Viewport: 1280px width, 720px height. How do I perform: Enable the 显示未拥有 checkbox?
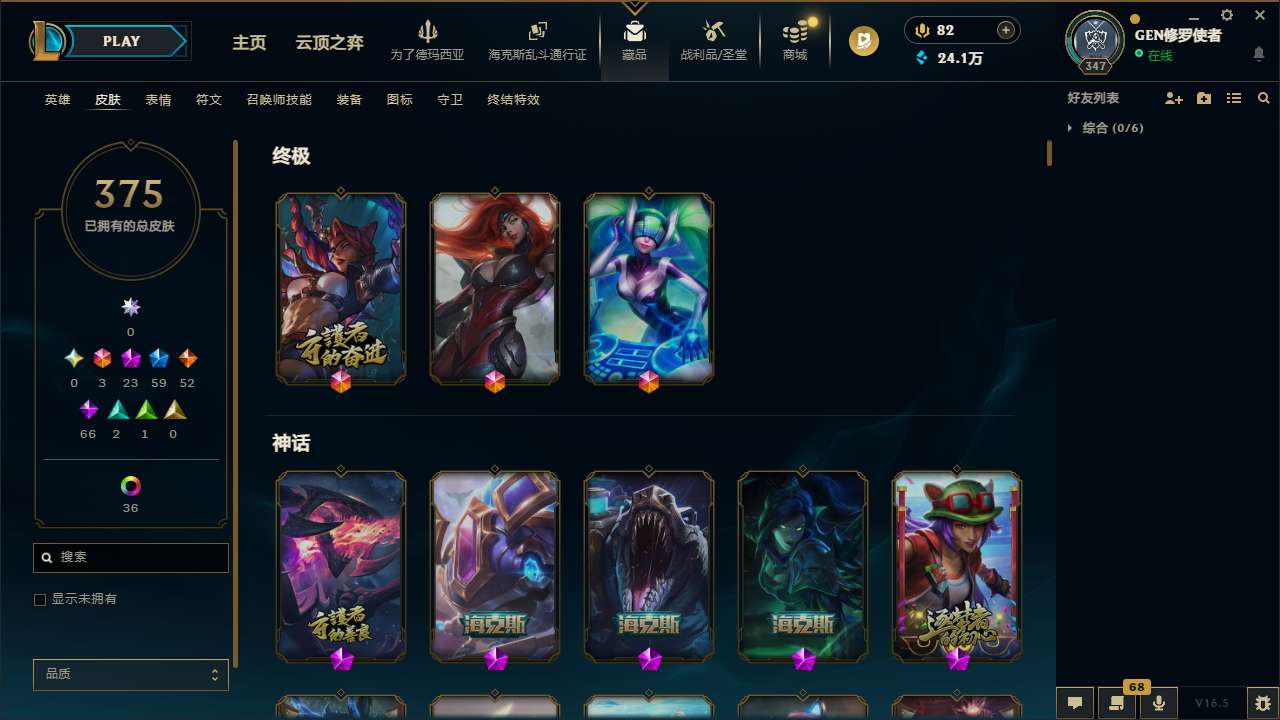pyautogui.click(x=40, y=599)
